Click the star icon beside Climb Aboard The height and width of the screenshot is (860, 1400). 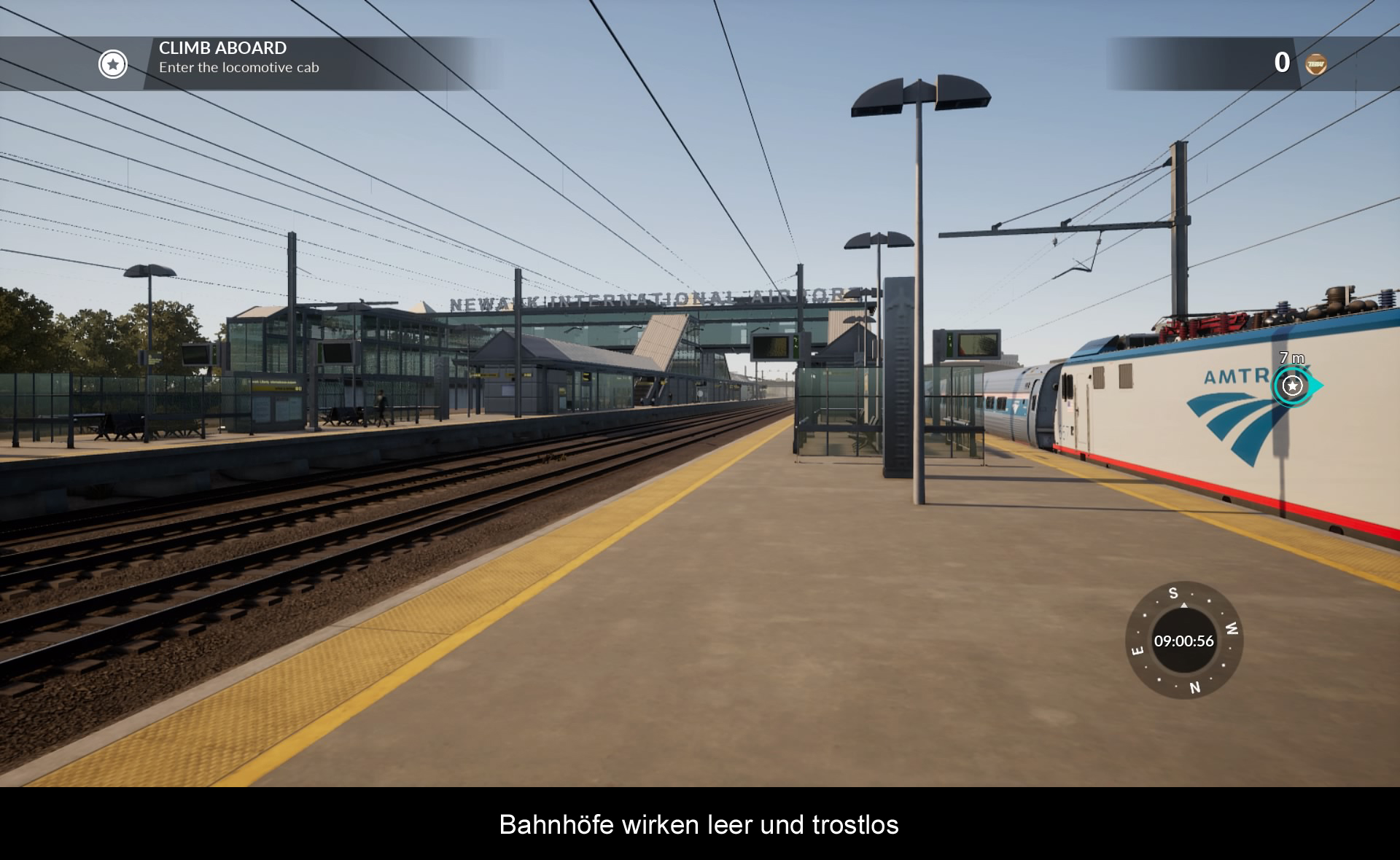click(x=113, y=64)
